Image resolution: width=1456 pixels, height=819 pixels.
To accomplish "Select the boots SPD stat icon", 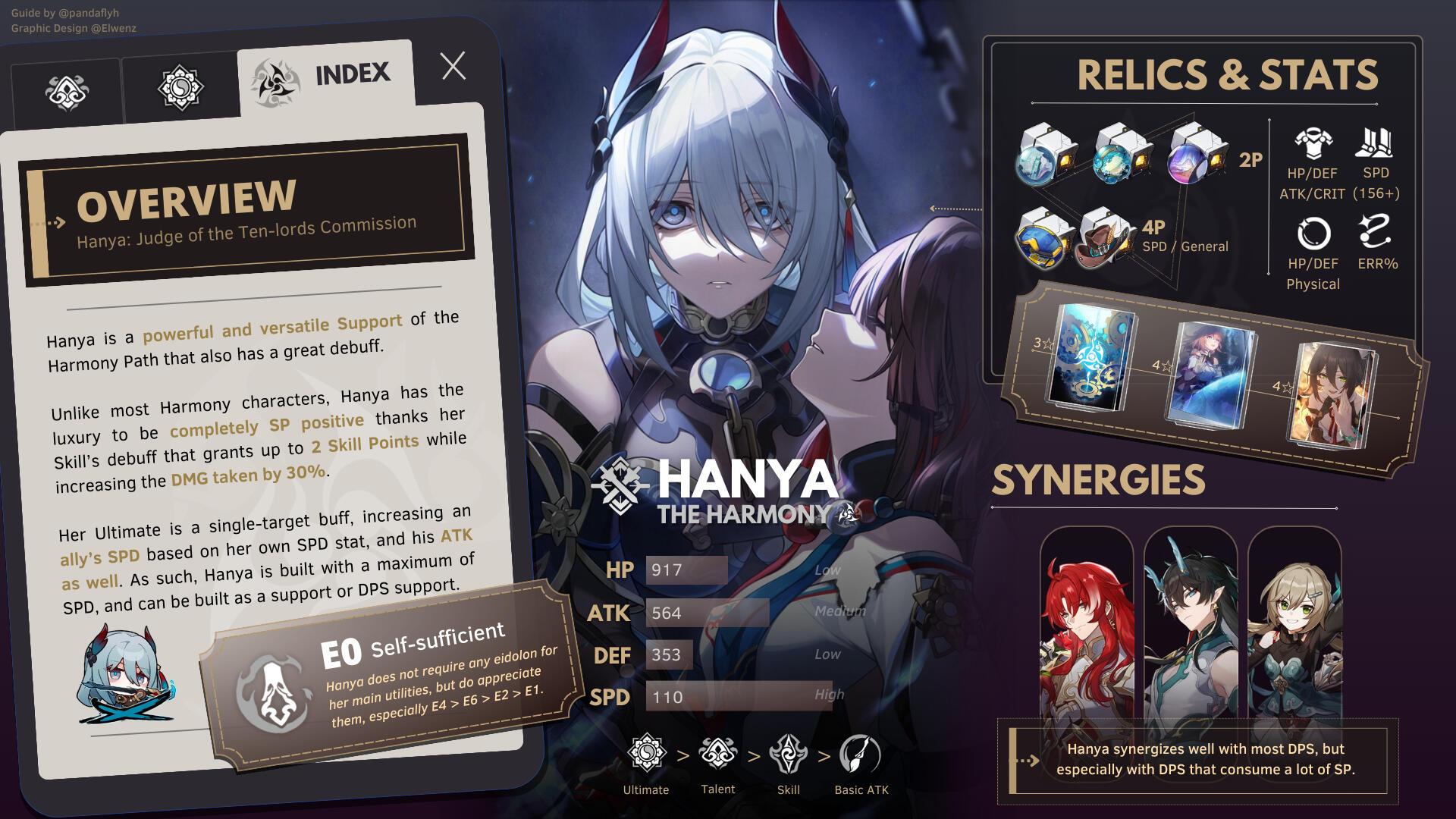I will (x=1375, y=143).
